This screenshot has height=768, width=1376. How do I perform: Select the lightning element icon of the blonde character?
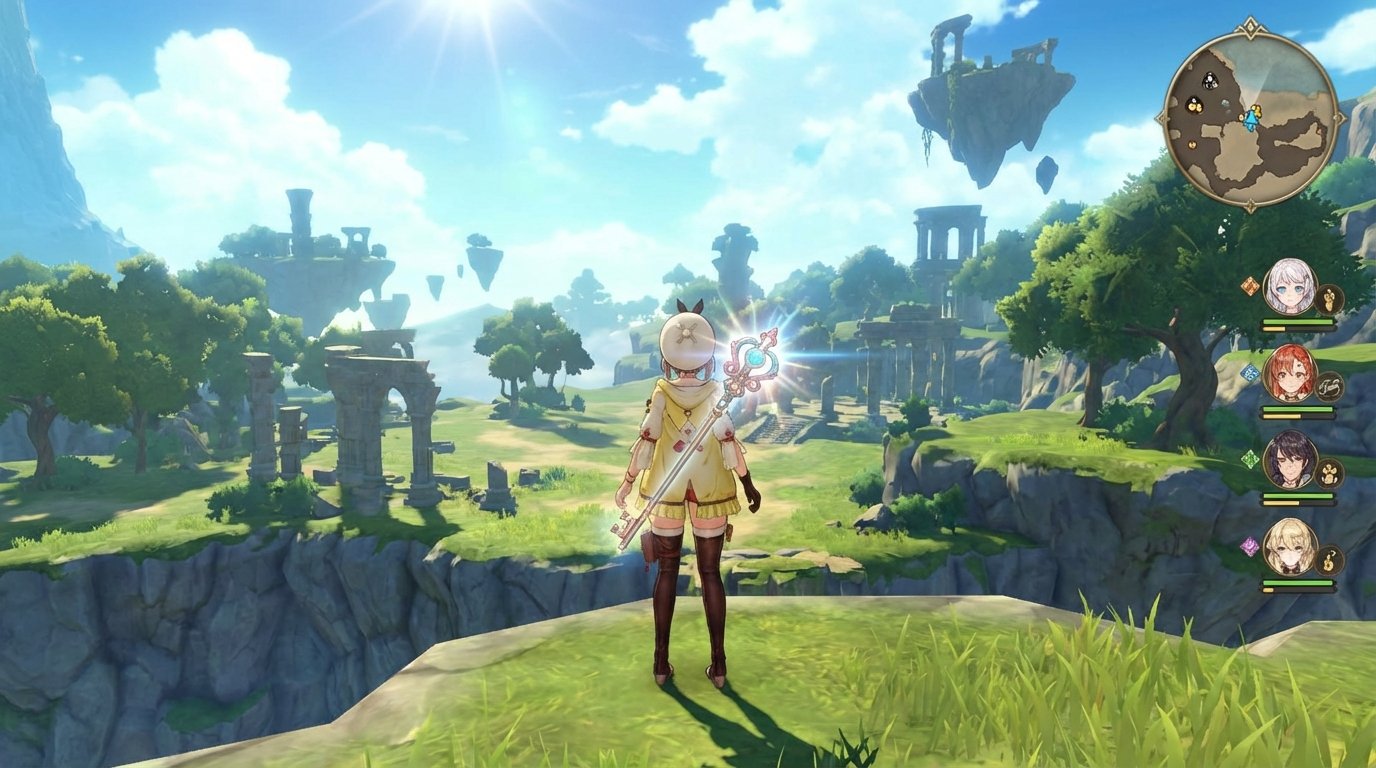1248,546
